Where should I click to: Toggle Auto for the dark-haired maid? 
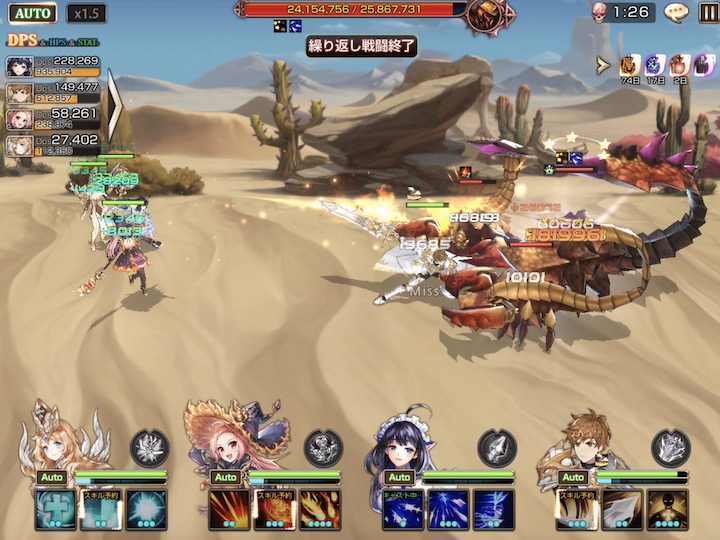(400, 477)
